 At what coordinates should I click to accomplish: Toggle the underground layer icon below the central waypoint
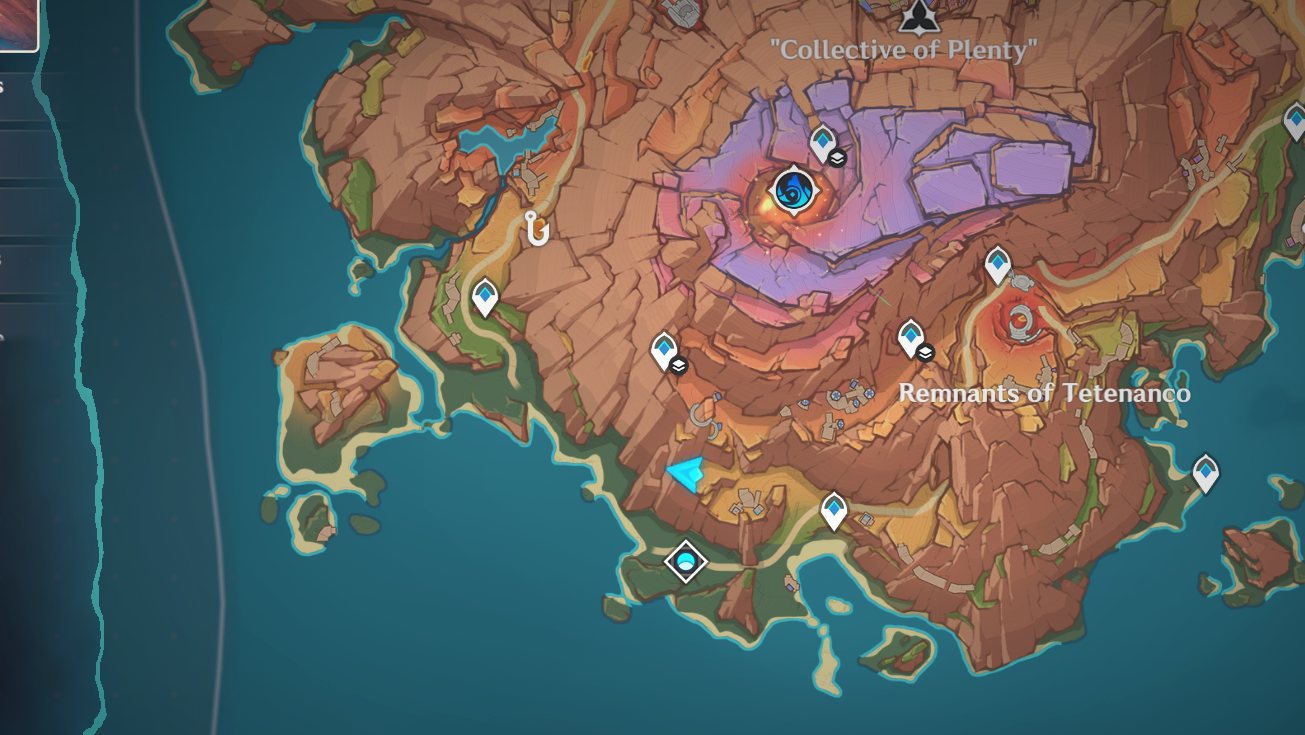click(x=679, y=367)
